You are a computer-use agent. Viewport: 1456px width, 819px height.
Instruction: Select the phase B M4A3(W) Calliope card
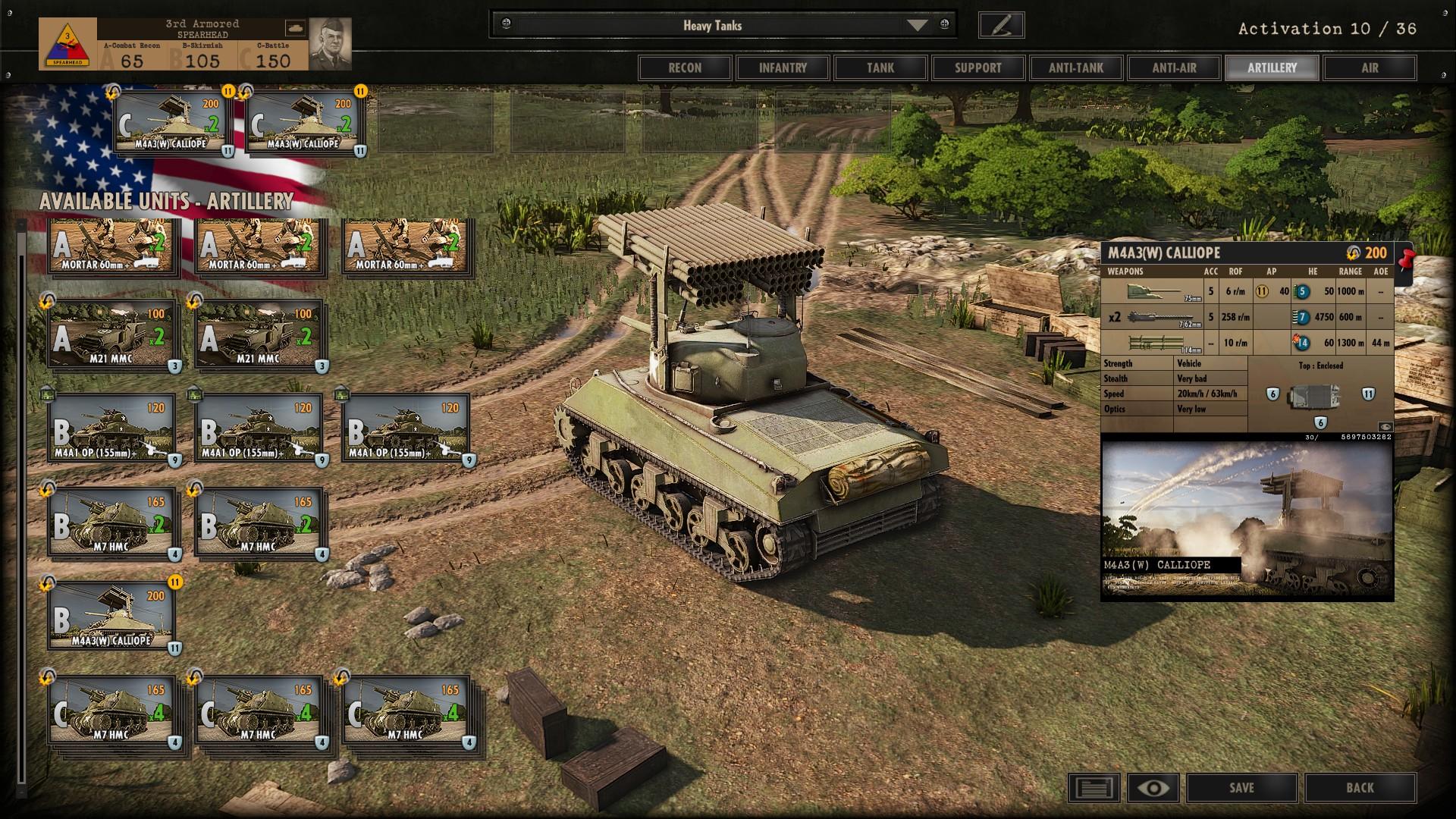pyautogui.click(x=111, y=616)
